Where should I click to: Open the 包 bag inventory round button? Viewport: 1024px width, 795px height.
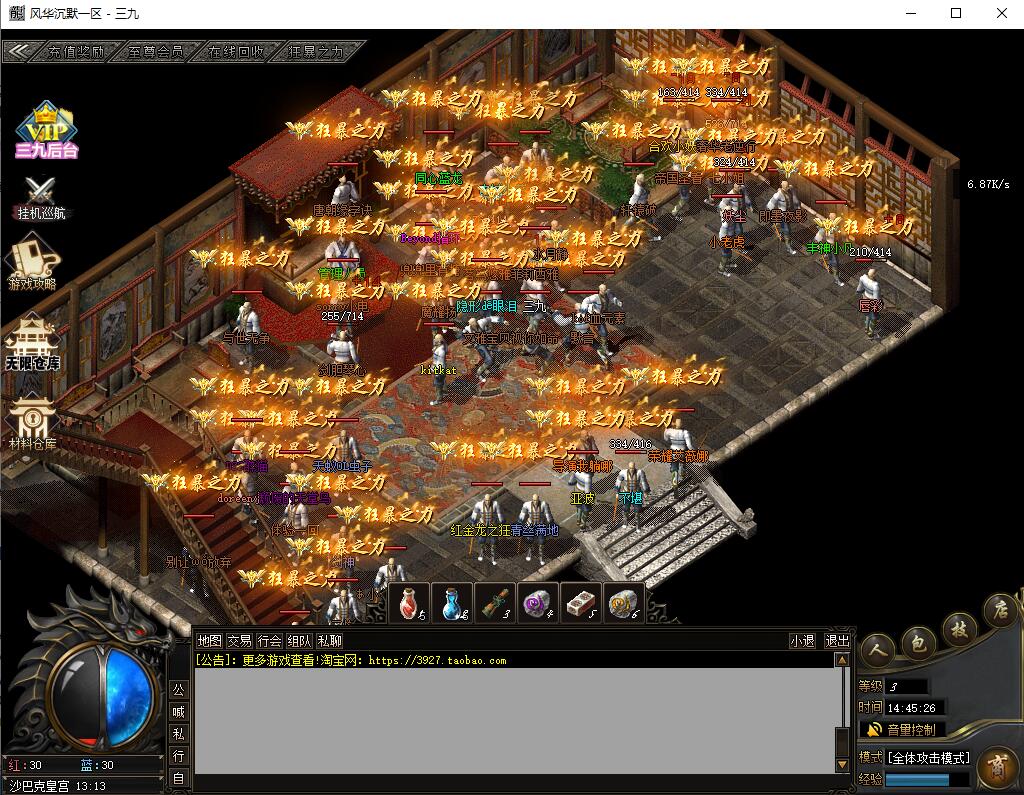point(918,641)
